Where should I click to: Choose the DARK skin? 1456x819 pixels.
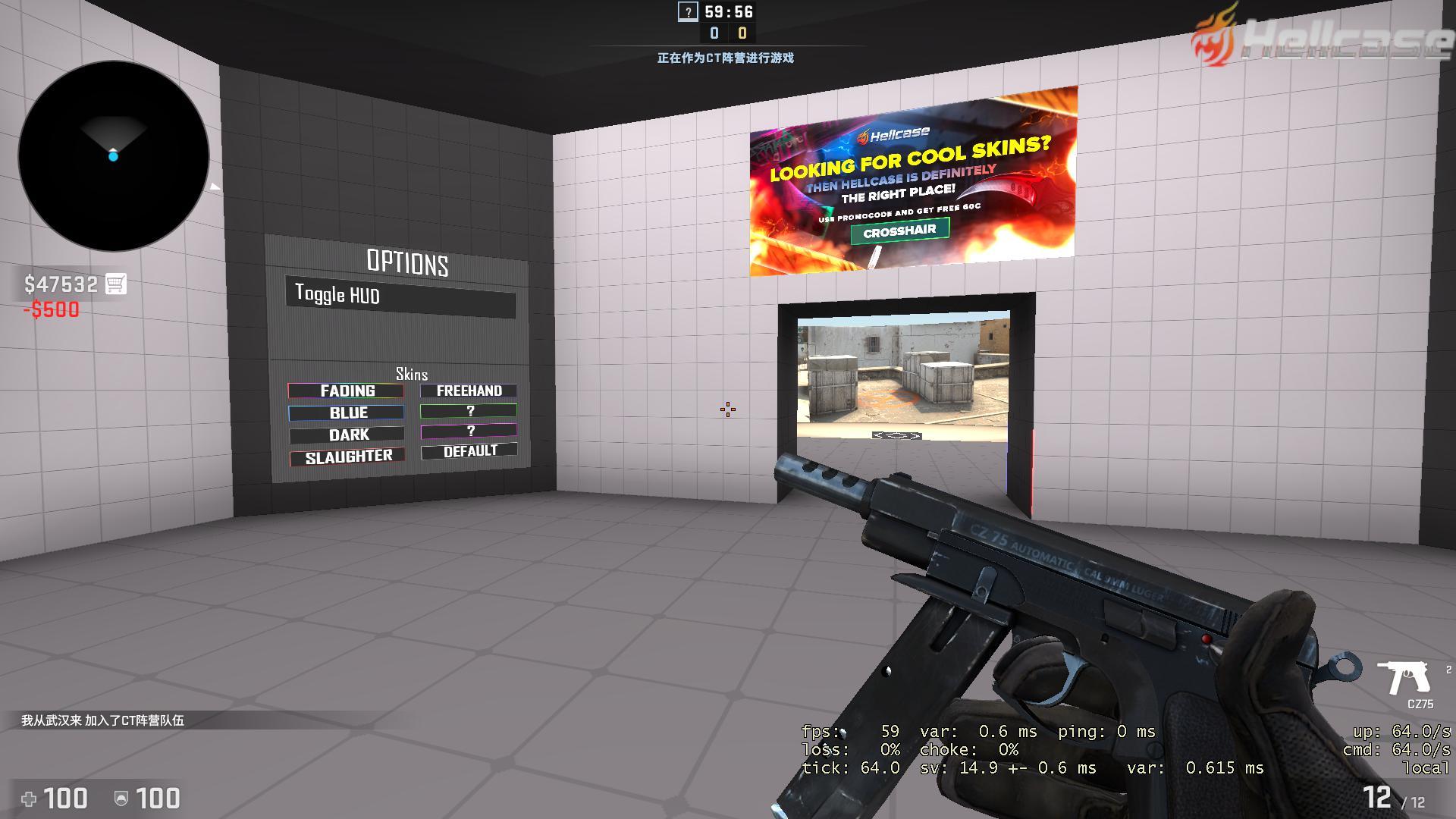[x=347, y=435]
